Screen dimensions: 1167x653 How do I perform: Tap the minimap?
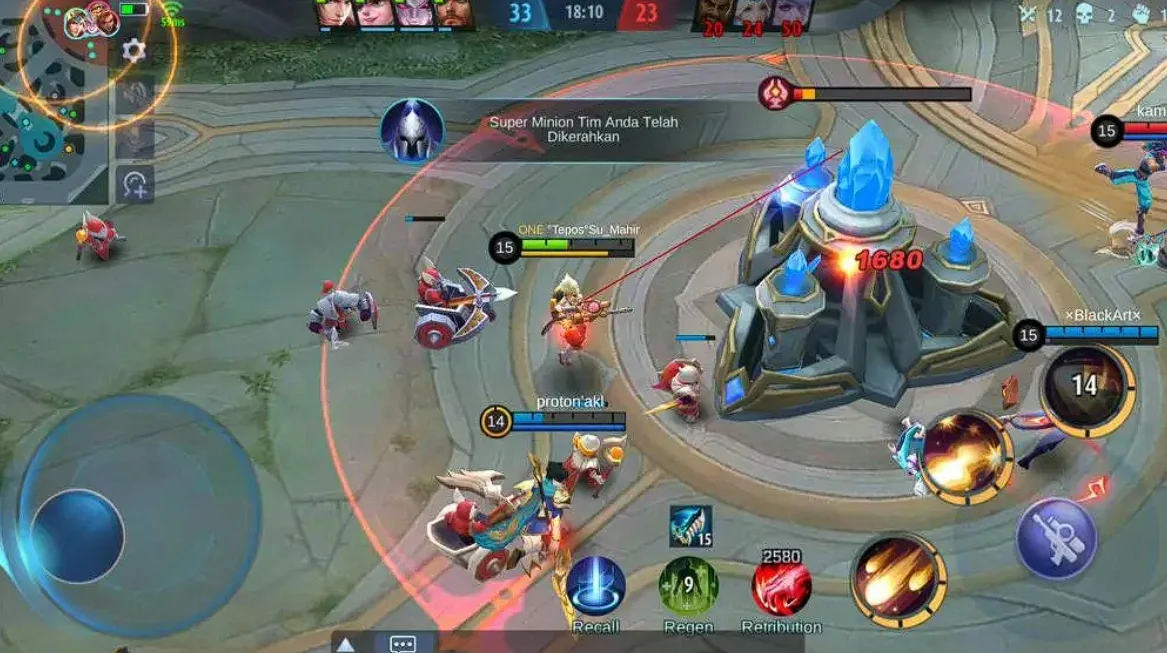tap(50, 110)
